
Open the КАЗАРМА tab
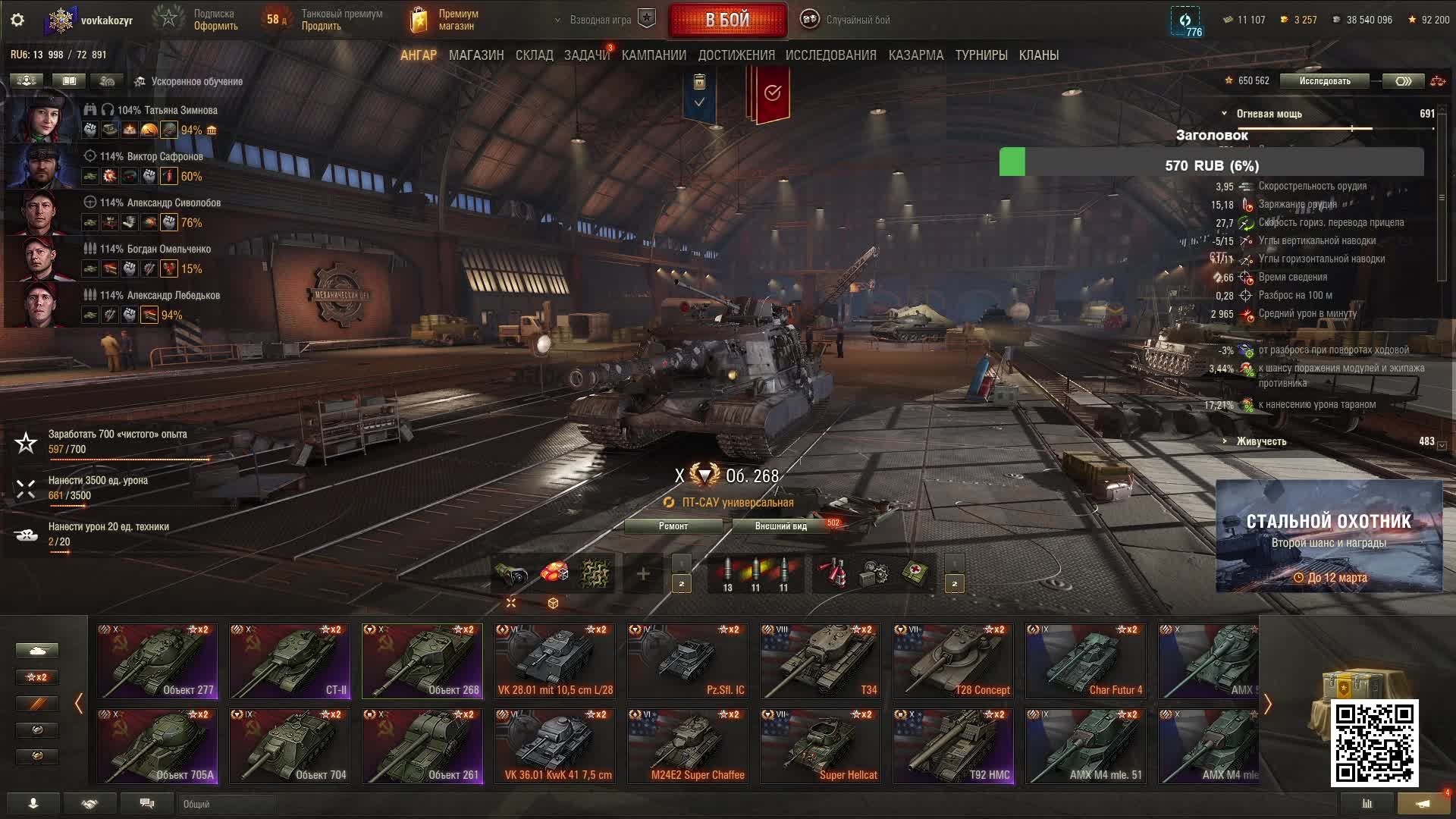tap(915, 55)
